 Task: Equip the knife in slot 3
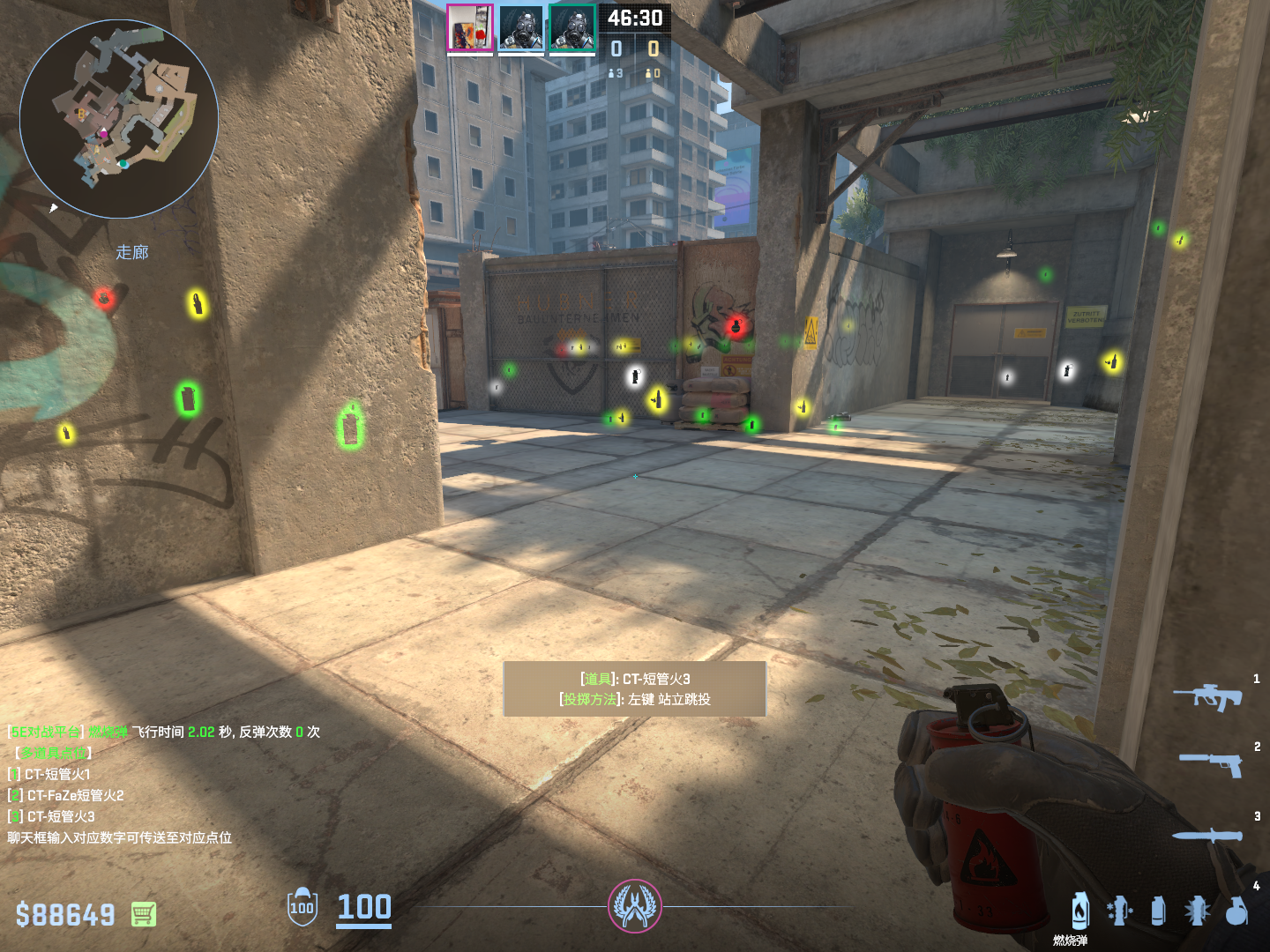(1206, 835)
